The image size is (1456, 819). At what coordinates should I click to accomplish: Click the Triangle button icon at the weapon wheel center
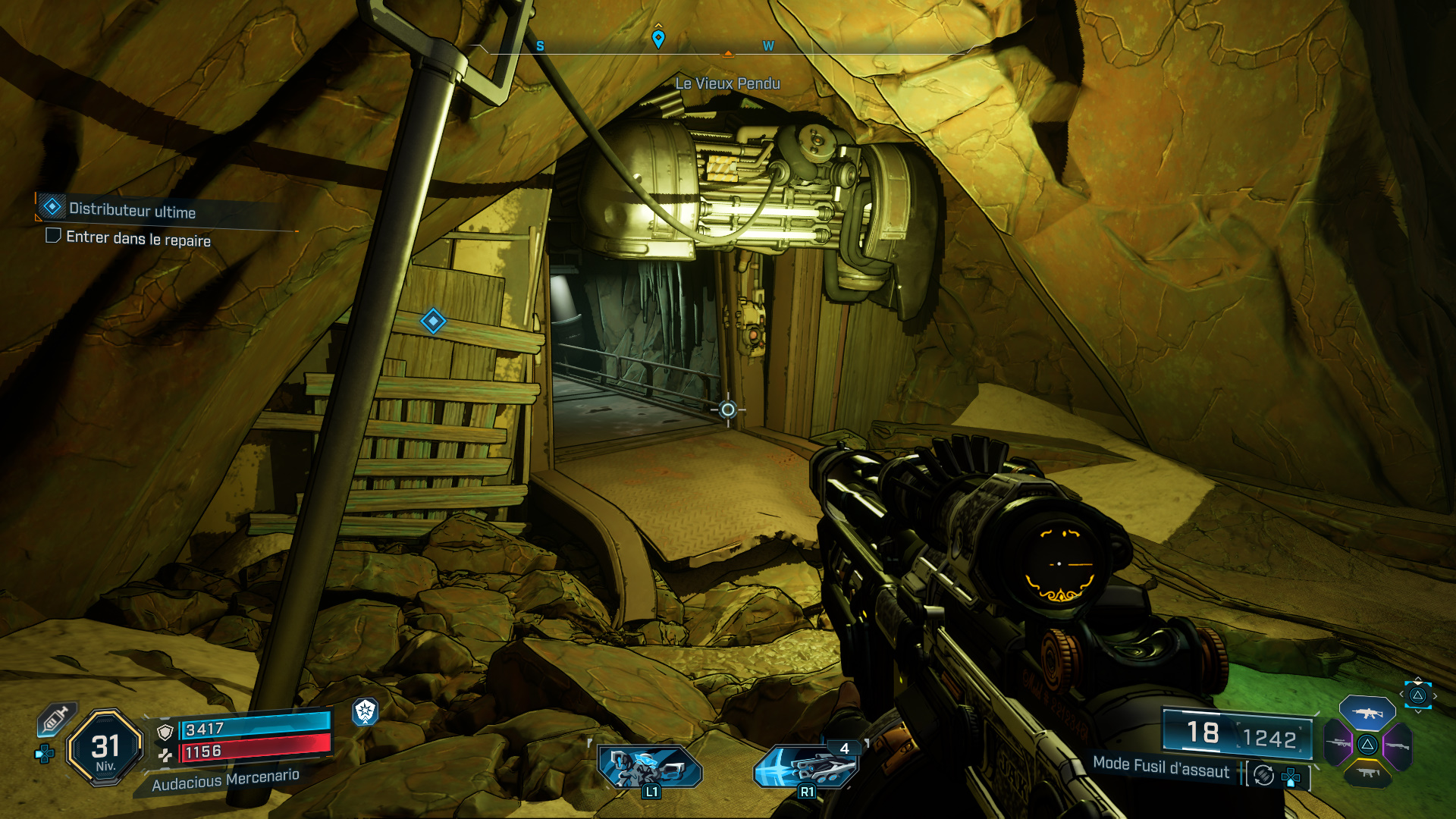click(1367, 745)
